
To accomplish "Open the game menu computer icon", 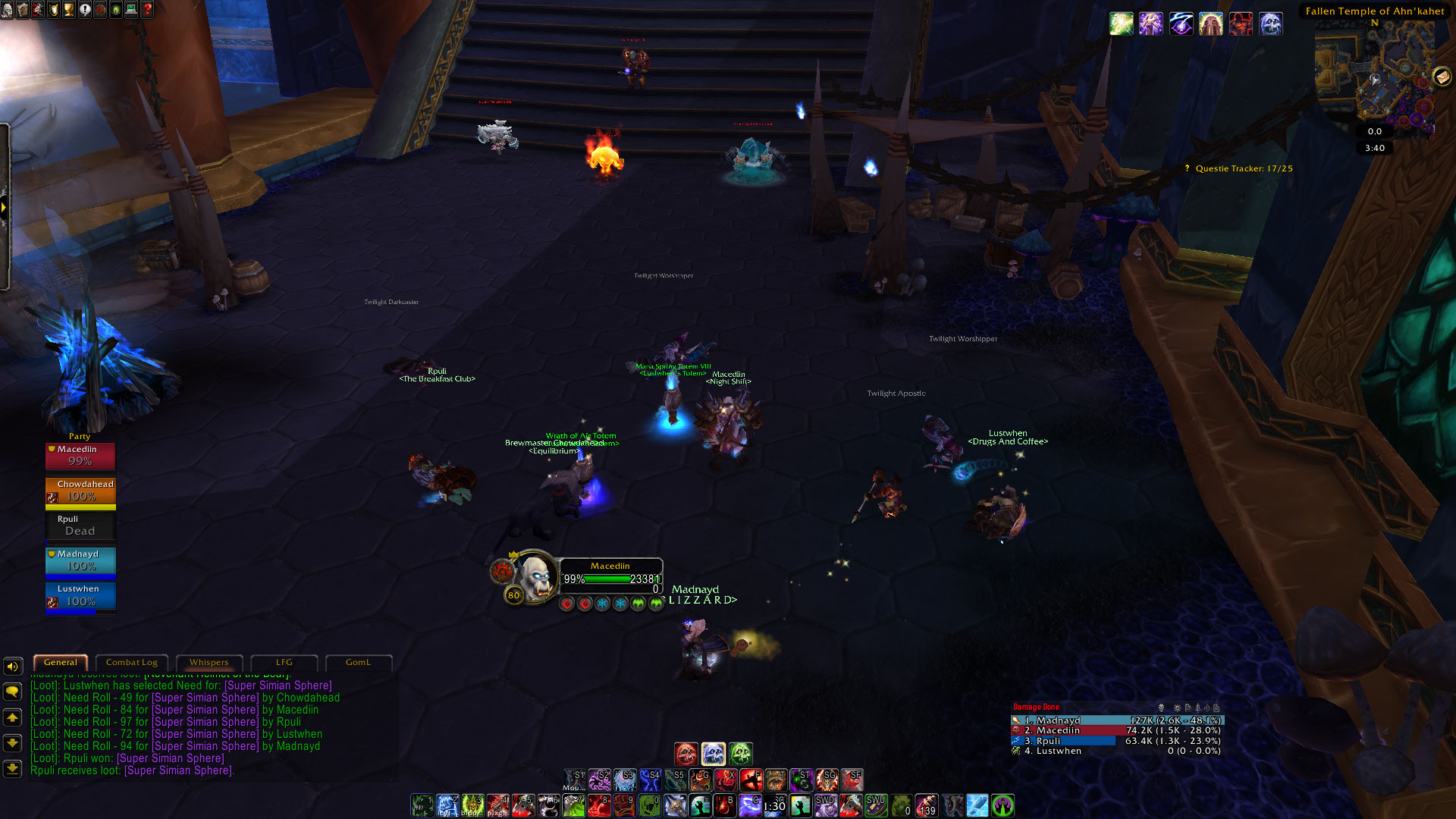I will coord(131,10).
